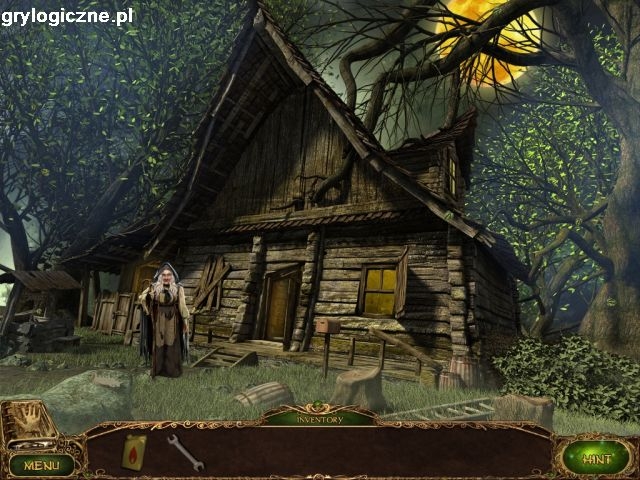This screenshot has width=640, height=480.
Task: Click the Inventory label tab
Action: (320, 419)
